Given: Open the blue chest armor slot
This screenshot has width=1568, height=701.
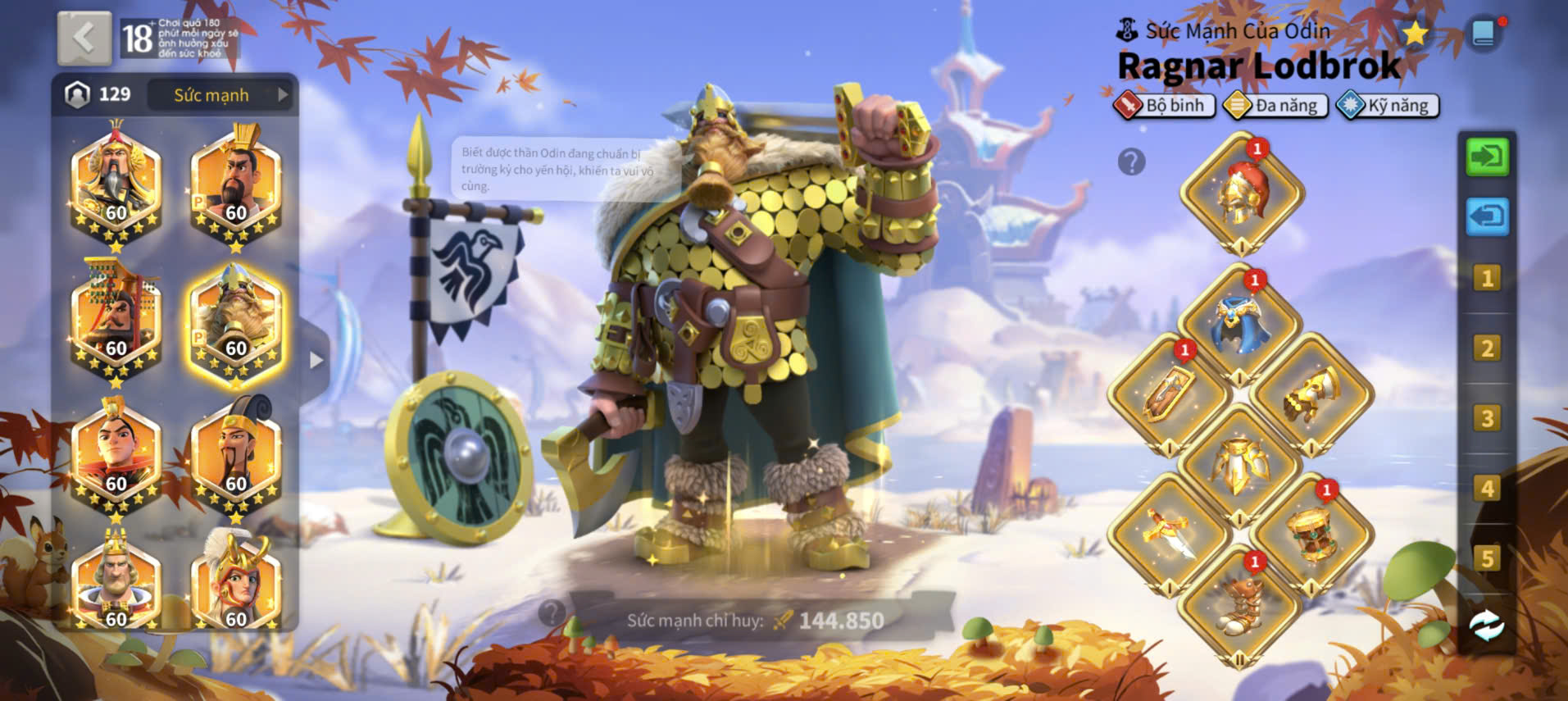Looking at the screenshot, I should pos(1240,325).
